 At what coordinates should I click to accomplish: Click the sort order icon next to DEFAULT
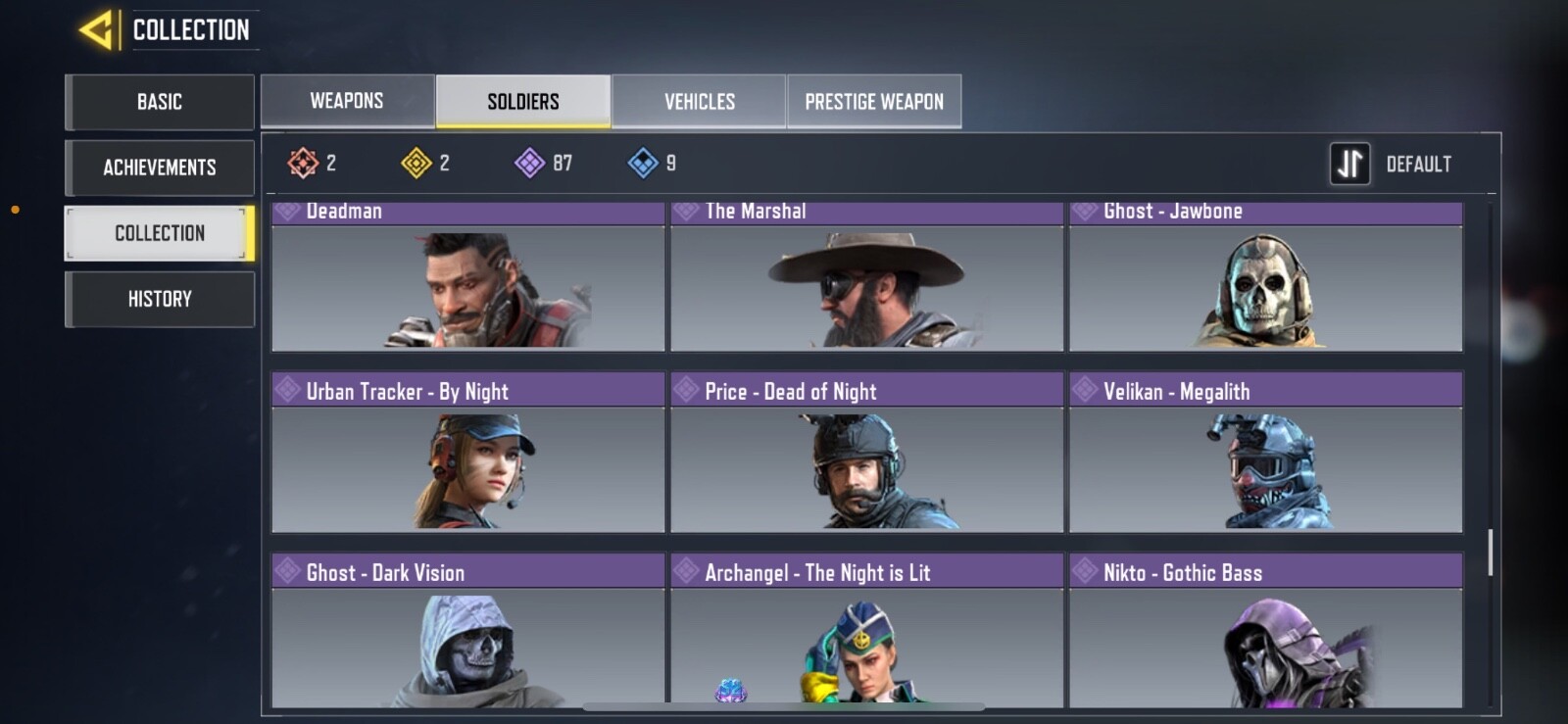coord(1349,164)
